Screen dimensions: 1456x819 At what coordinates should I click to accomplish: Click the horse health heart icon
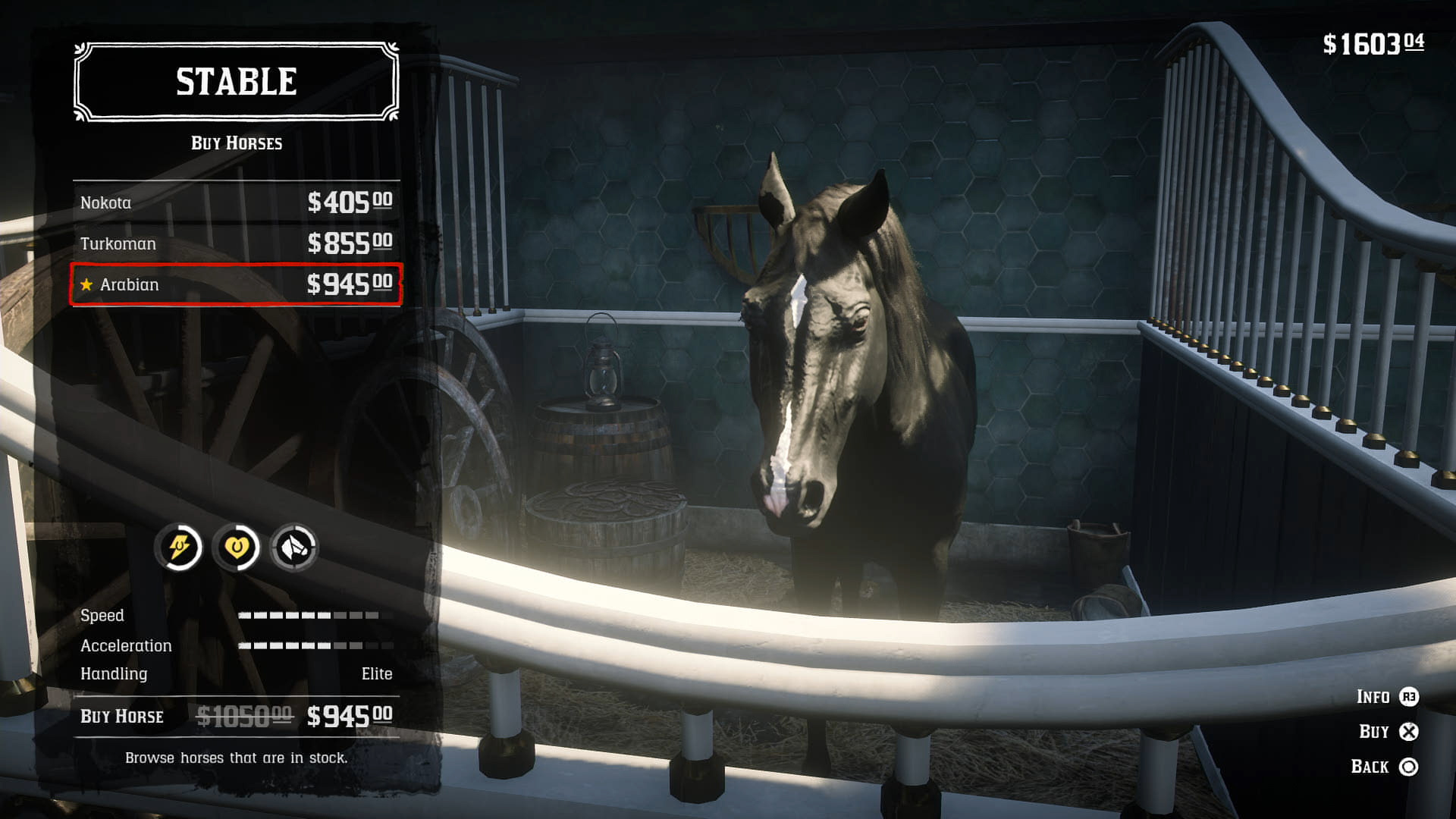tap(237, 547)
